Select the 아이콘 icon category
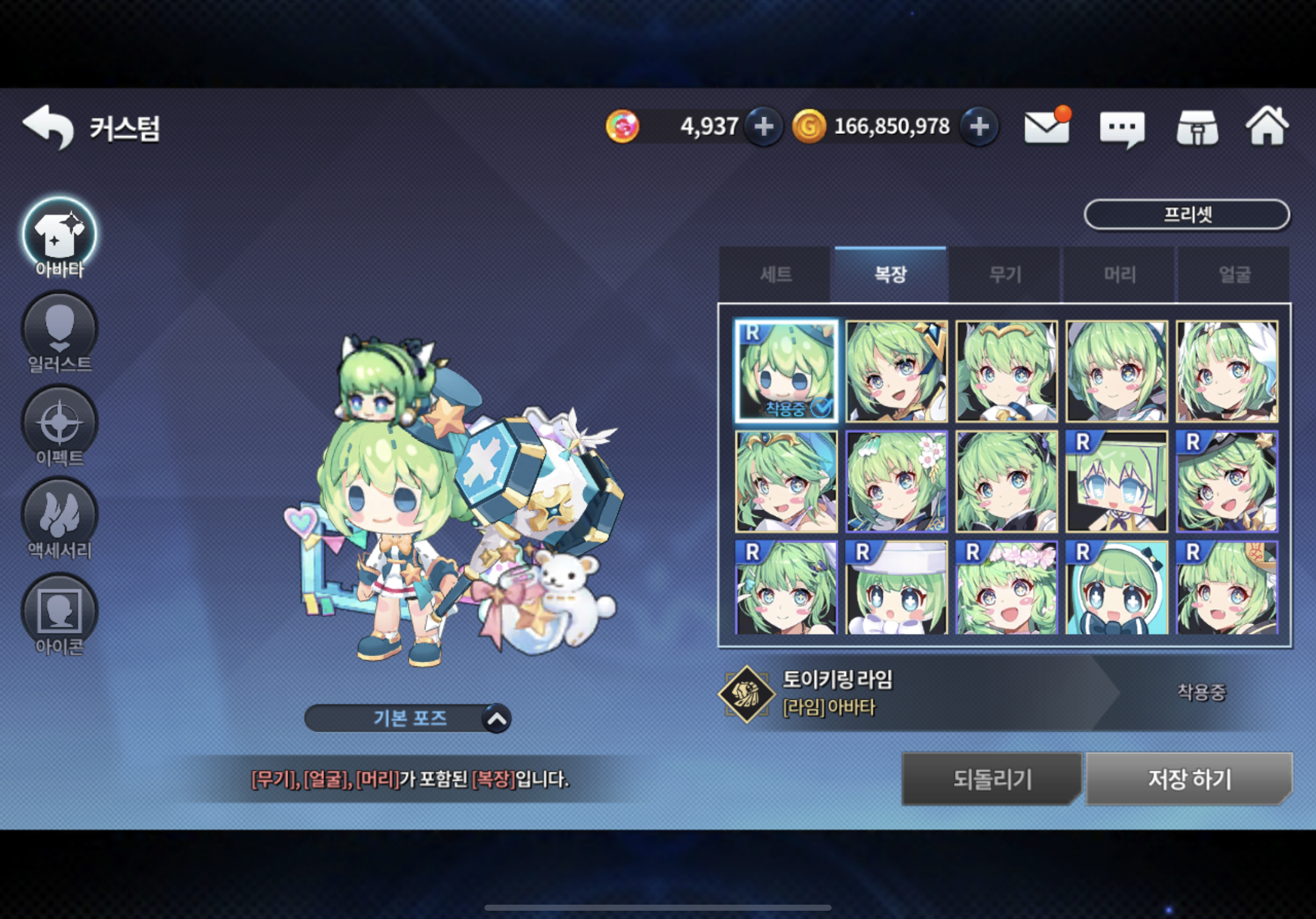 (60, 614)
